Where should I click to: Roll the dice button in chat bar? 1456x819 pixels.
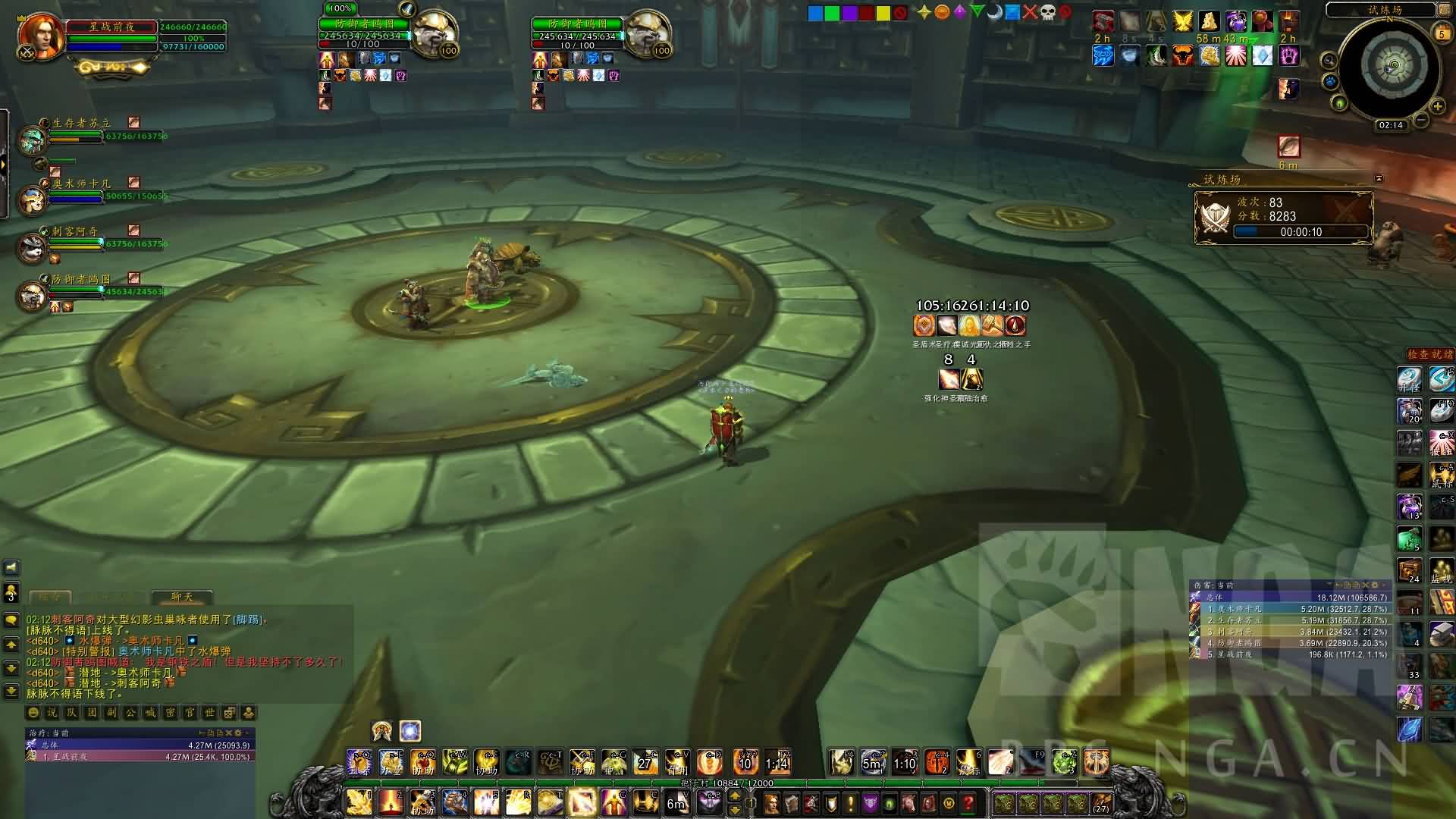pyautogui.click(x=228, y=713)
